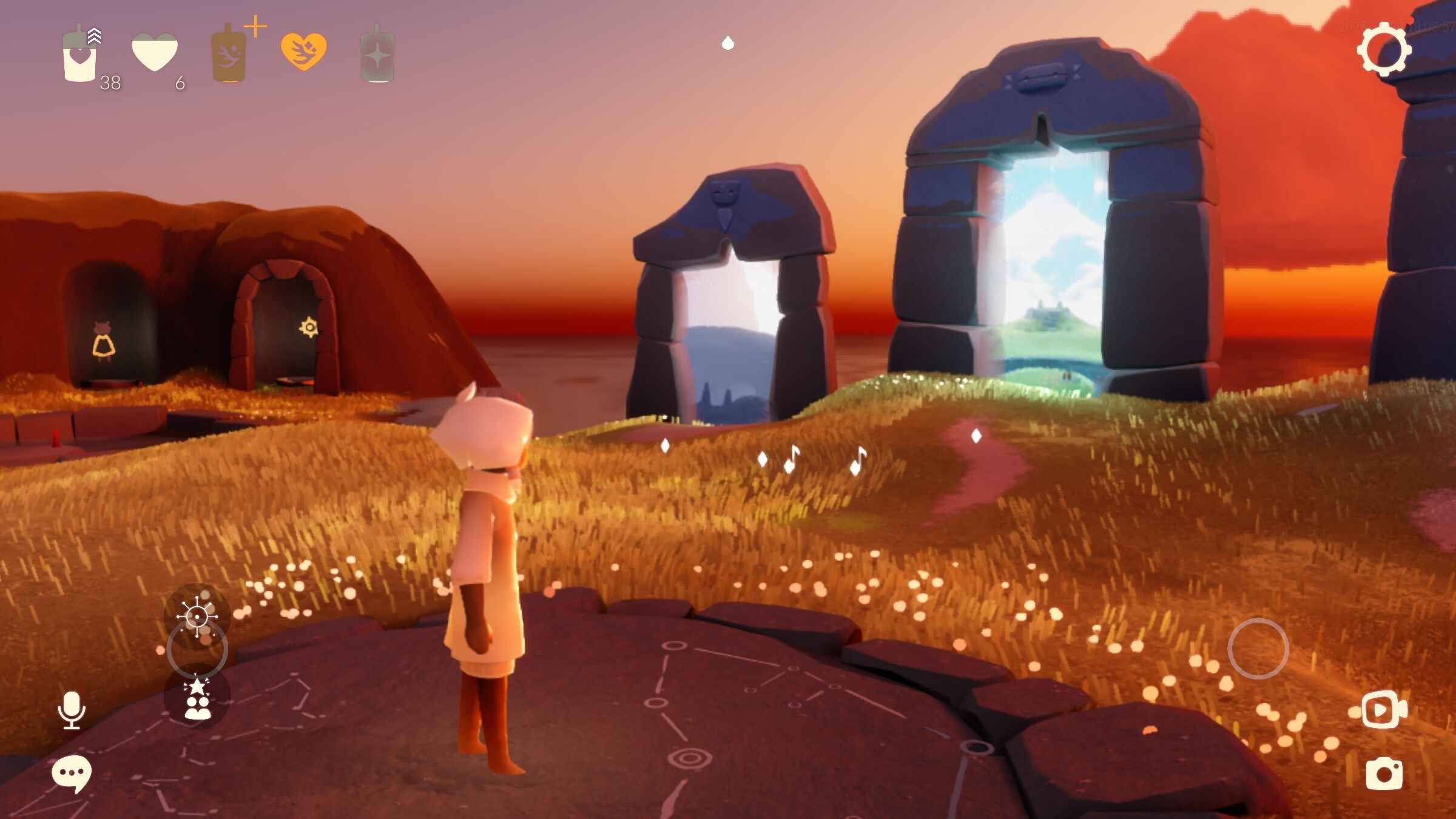1456x819 pixels.
Task: Open the seasonal candle with plus sign
Action: (x=229, y=55)
